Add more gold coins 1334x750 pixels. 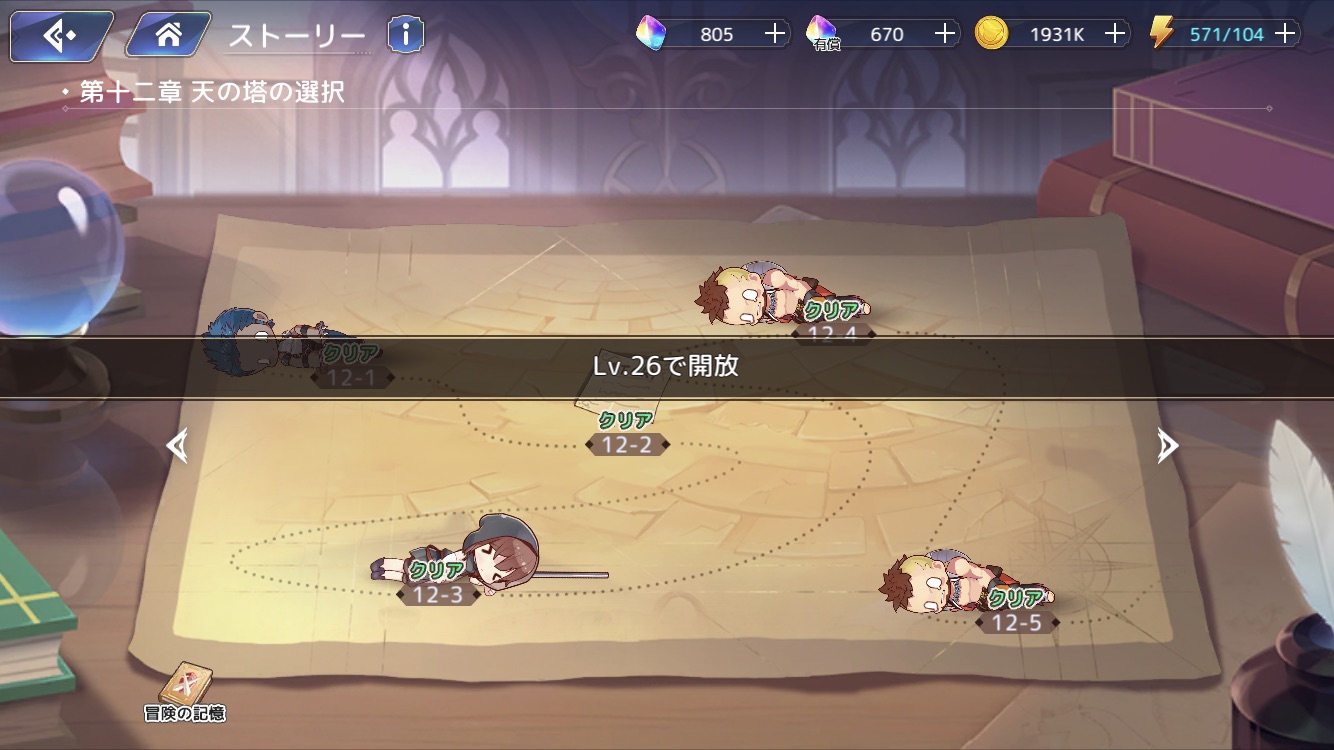click(1115, 34)
